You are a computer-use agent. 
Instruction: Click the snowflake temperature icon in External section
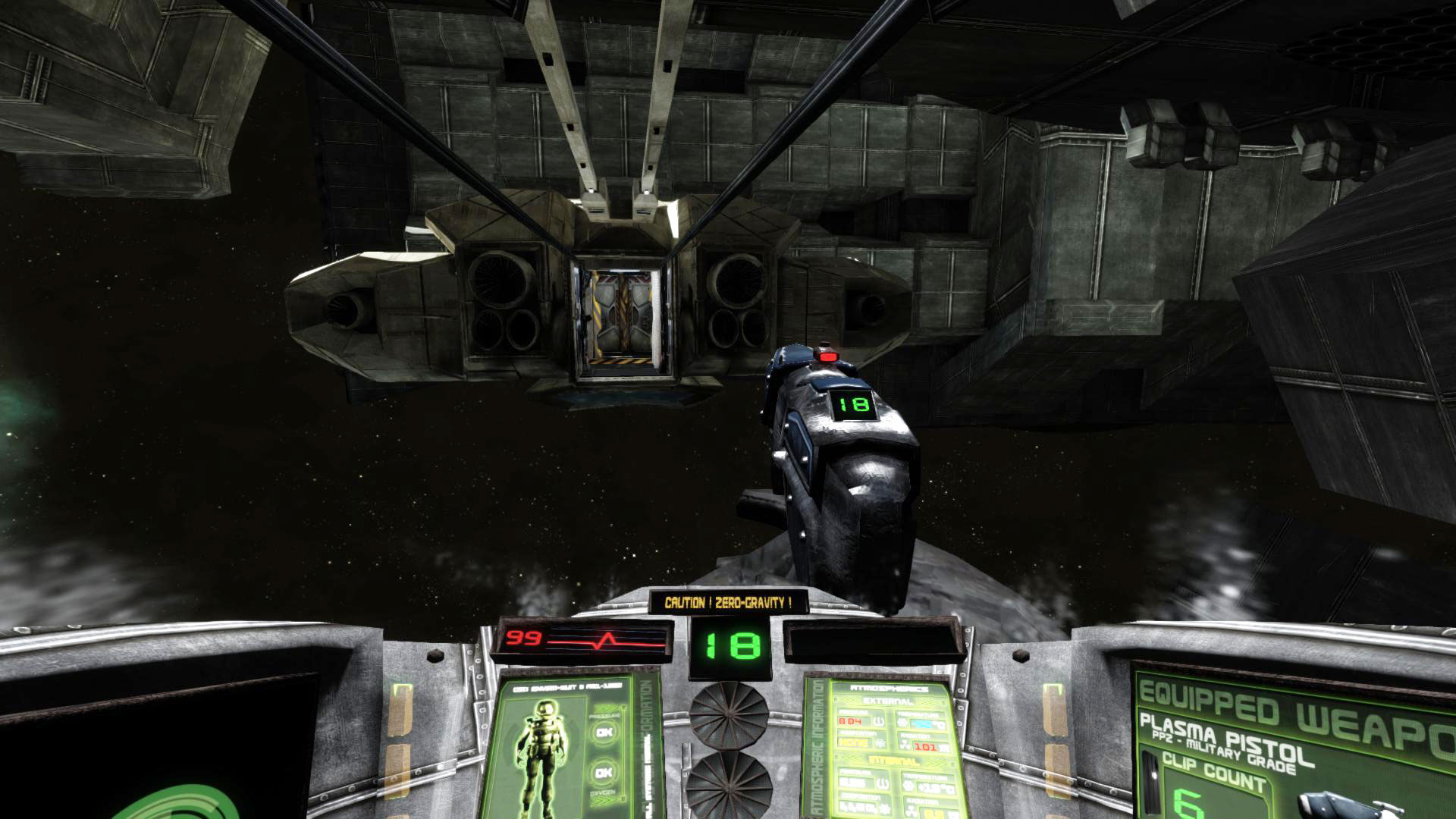tap(901, 722)
